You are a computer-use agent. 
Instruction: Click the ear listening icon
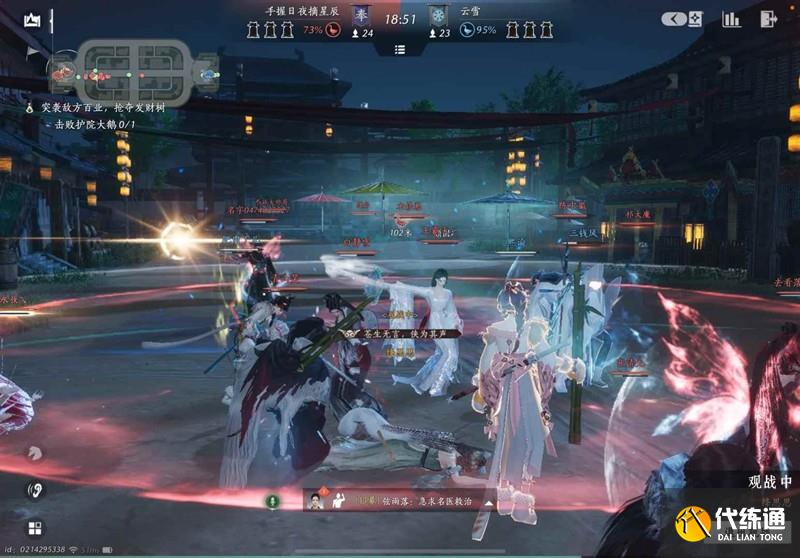coord(34,490)
